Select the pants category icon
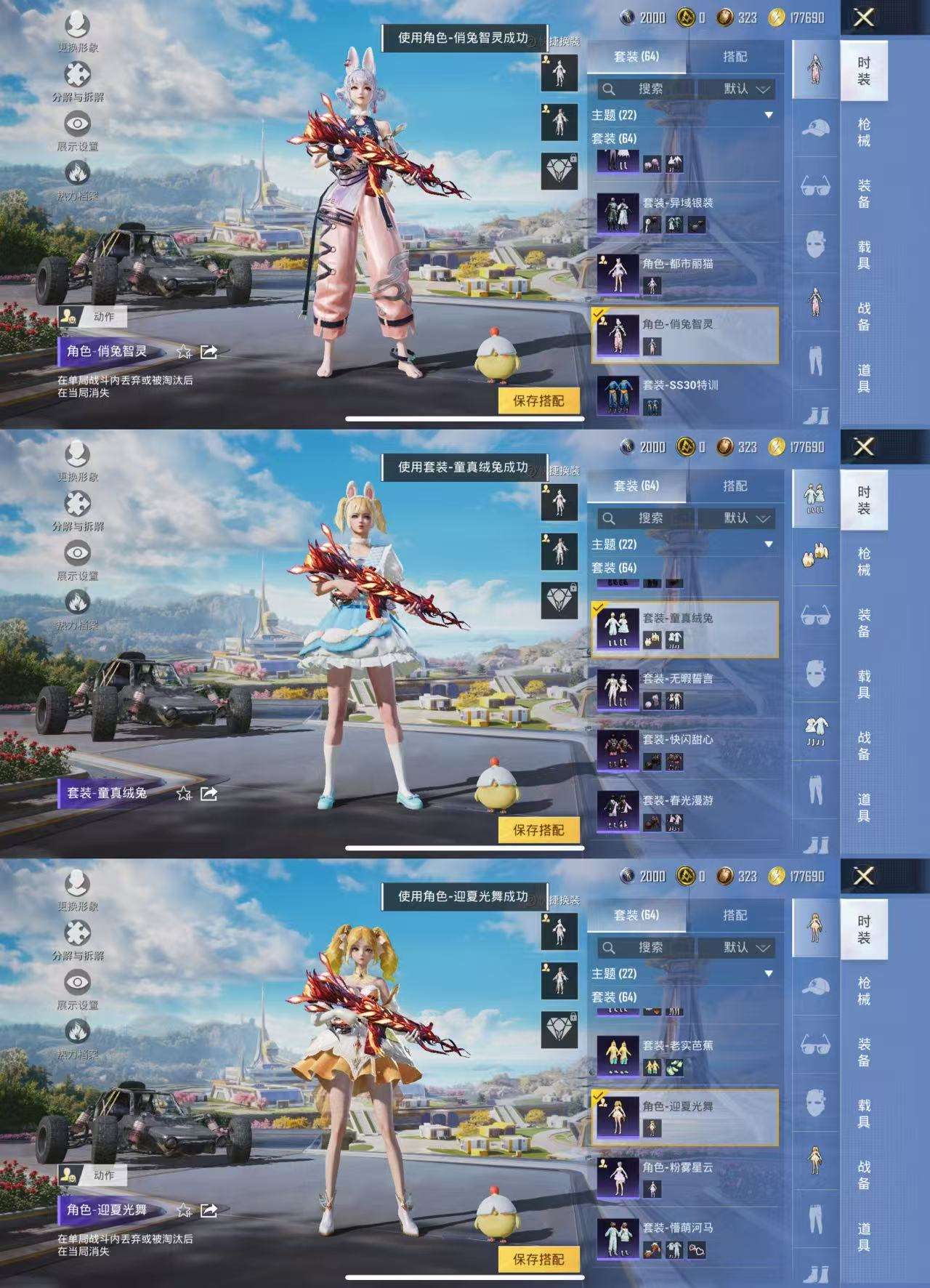 click(817, 355)
